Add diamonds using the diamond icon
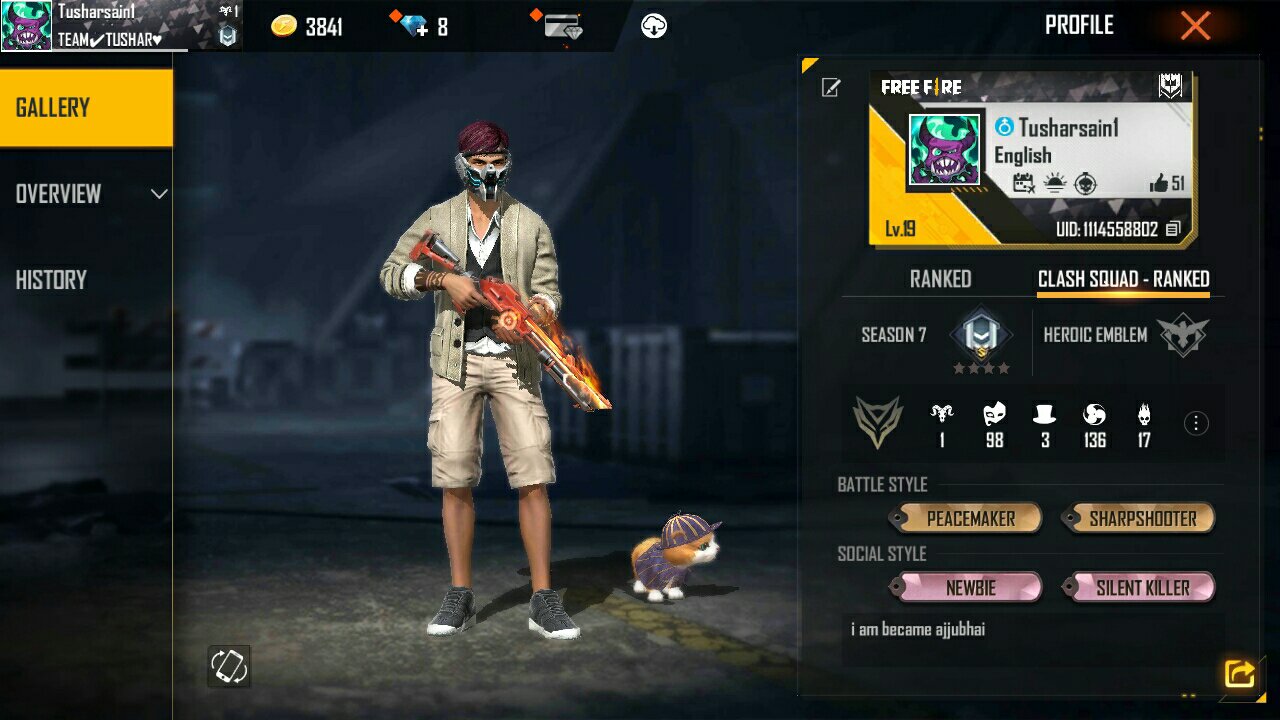This screenshot has width=1280, height=720. (413, 26)
